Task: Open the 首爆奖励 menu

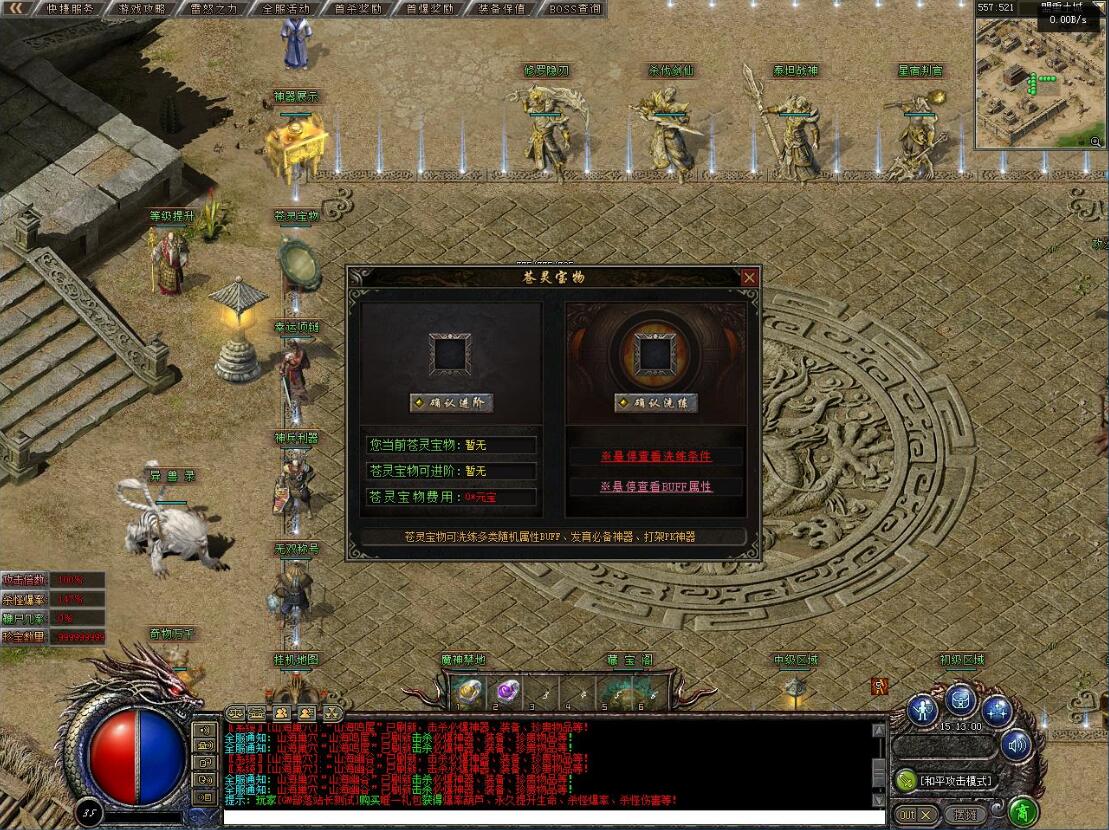Action: pyautogui.click(x=430, y=8)
